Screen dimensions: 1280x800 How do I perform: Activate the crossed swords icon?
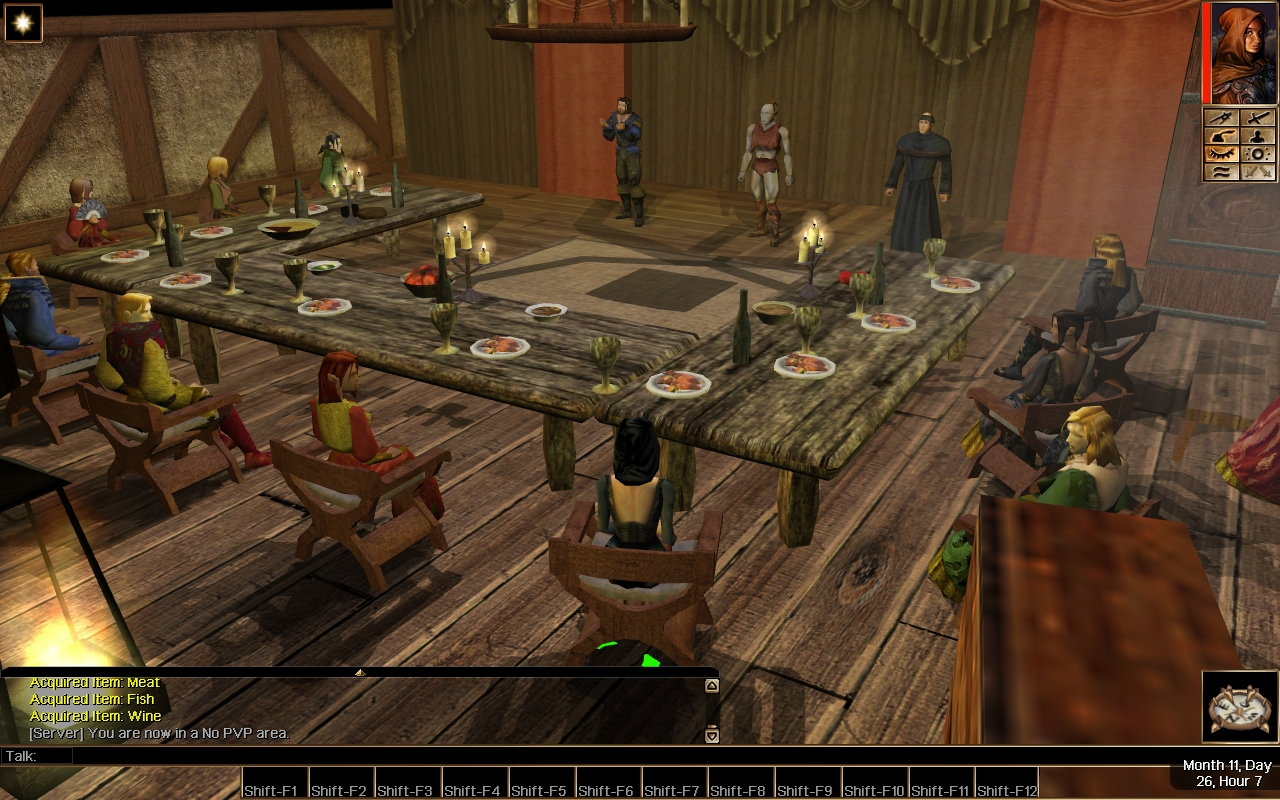tap(1257, 172)
